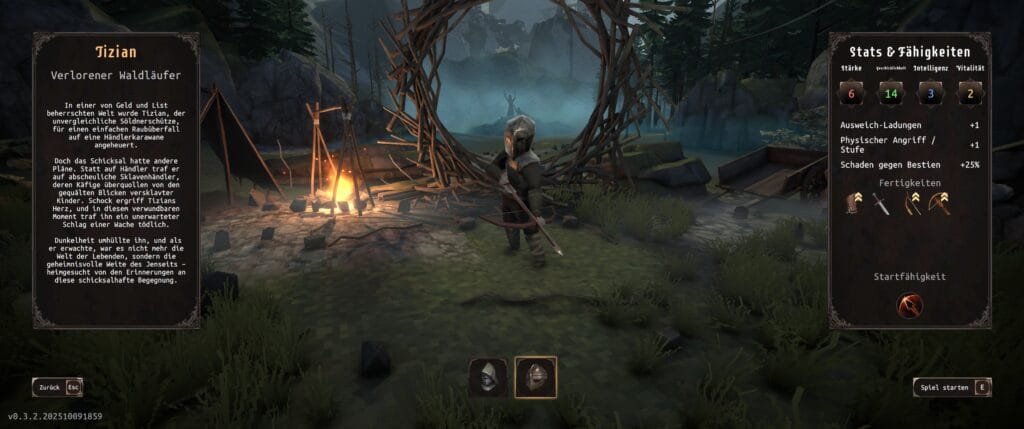
Task: Click the Zurück back button
Action: (56, 386)
